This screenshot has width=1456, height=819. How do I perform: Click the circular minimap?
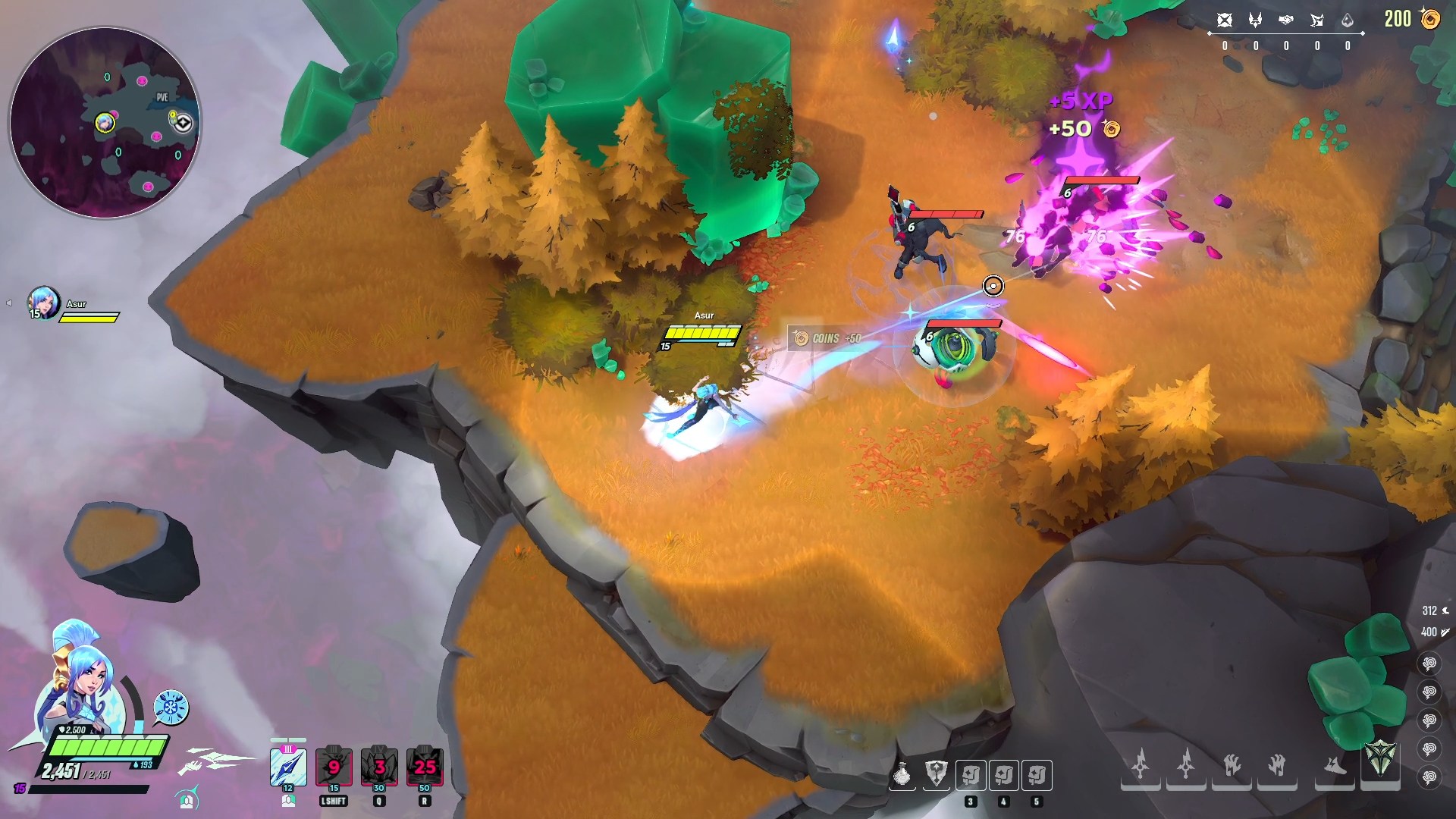tap(105, 123)
